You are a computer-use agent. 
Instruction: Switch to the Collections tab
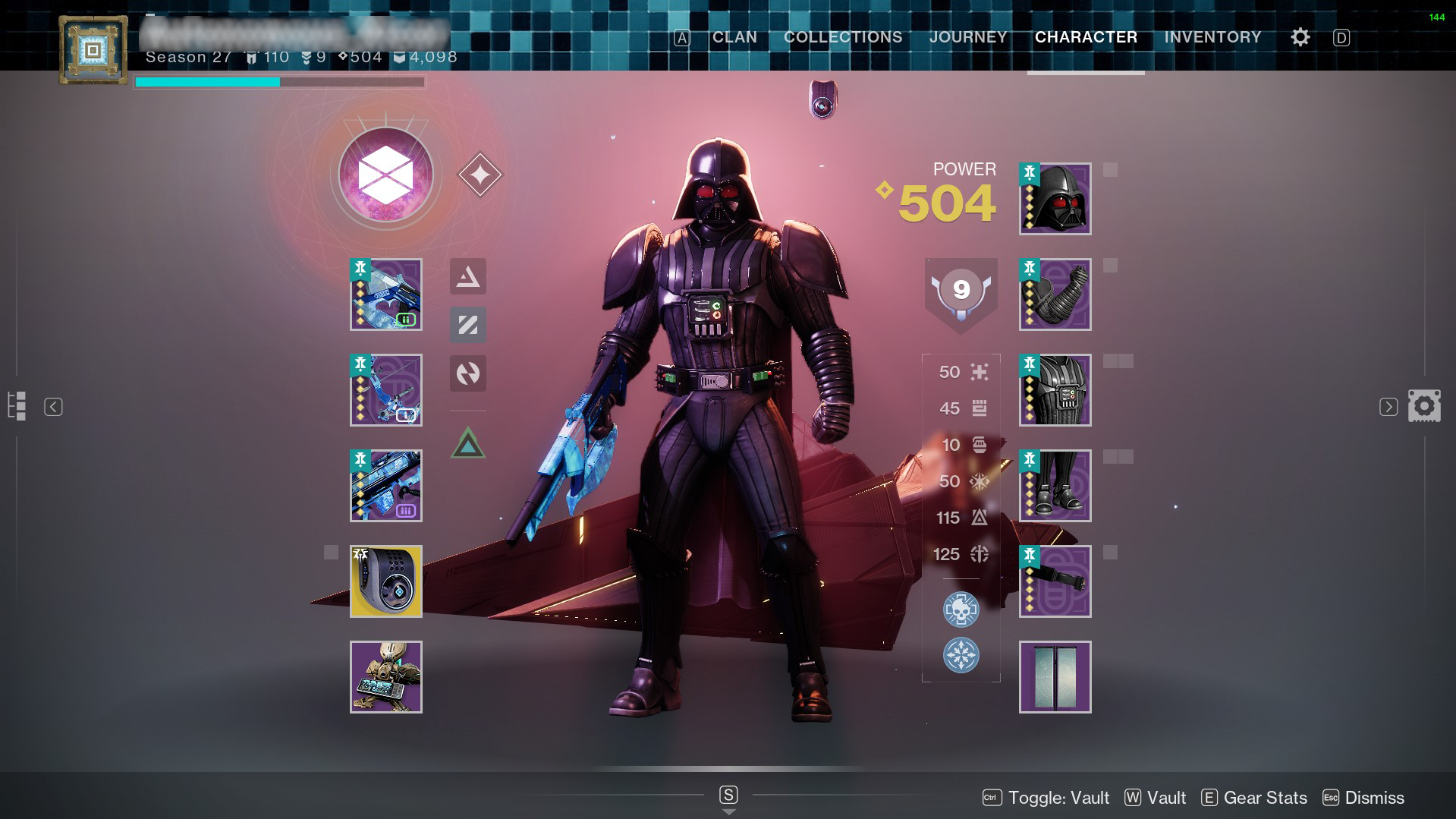[842, 37]
